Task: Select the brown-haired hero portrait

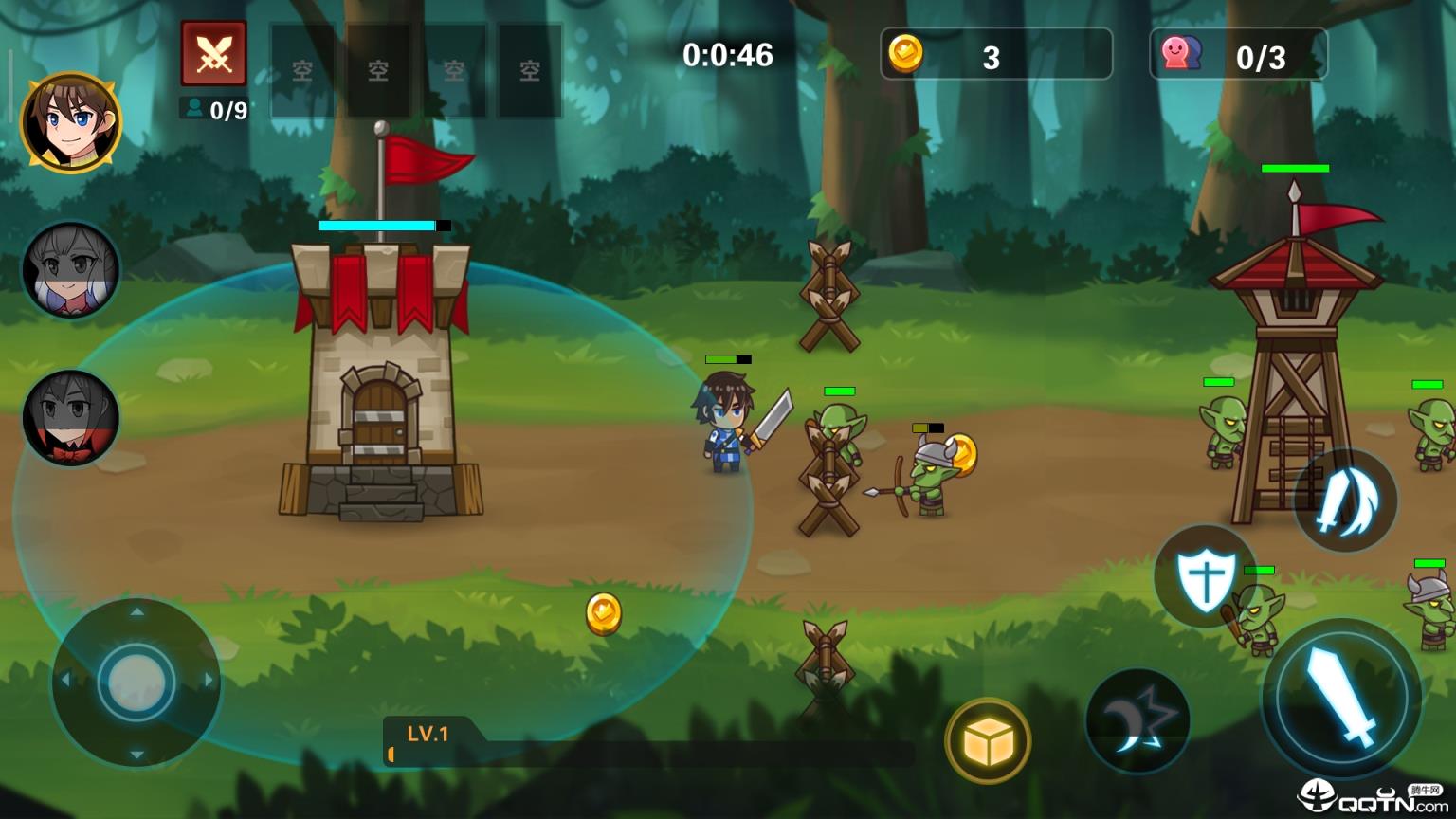Action: tap(71, 123)
